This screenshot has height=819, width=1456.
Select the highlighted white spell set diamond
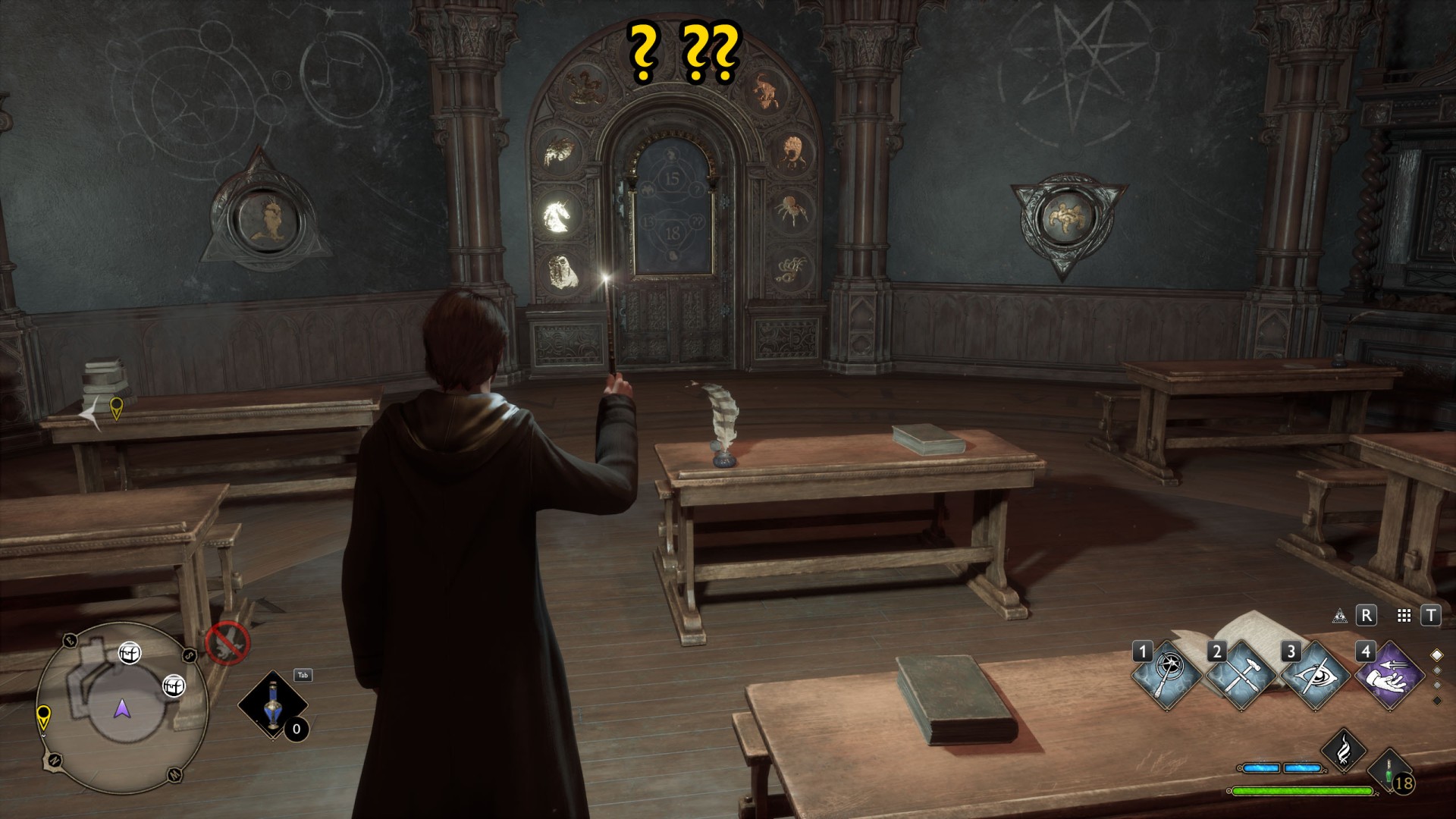click(1436, 655)
